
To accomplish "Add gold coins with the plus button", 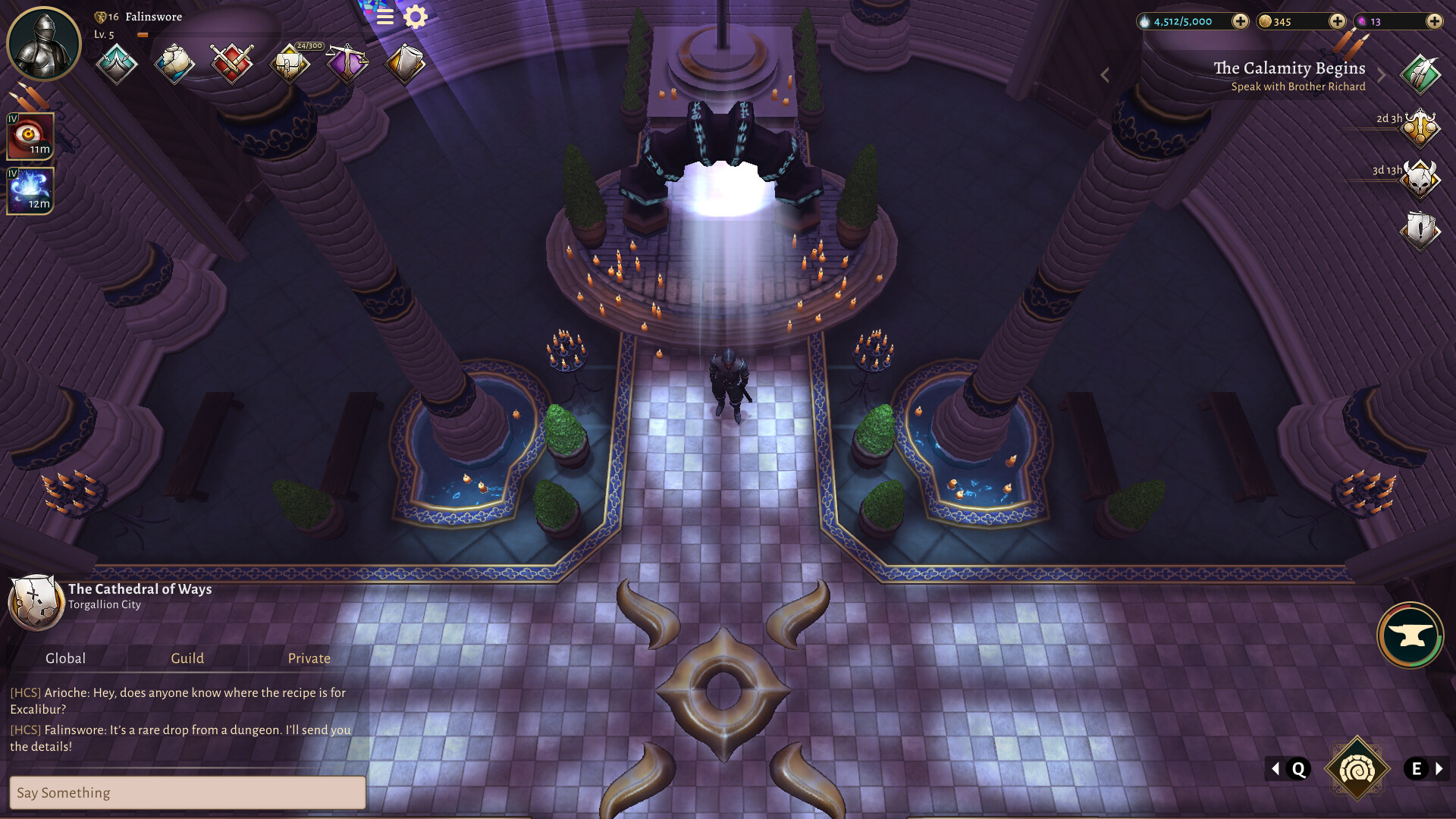I will click(x=1337, y=21).
